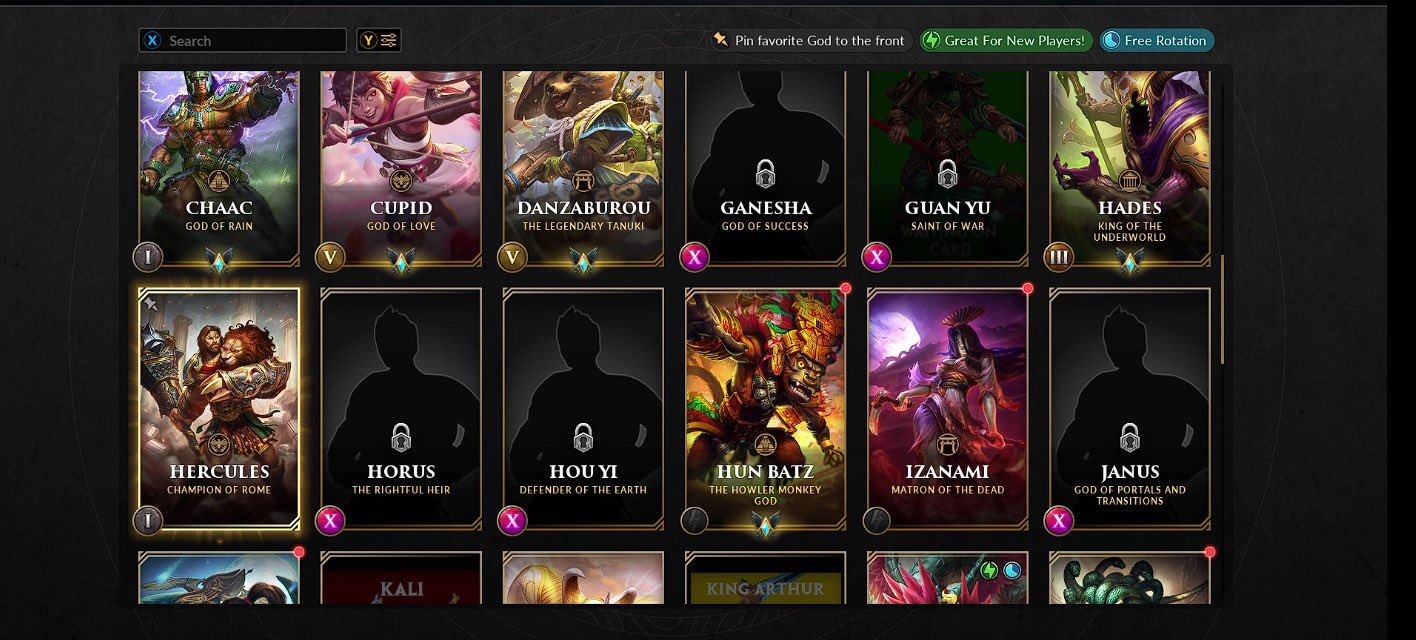This screenshot has width=1416, height=640.
Task: Pick the Danzaburou card
Action: pos(583,165)
